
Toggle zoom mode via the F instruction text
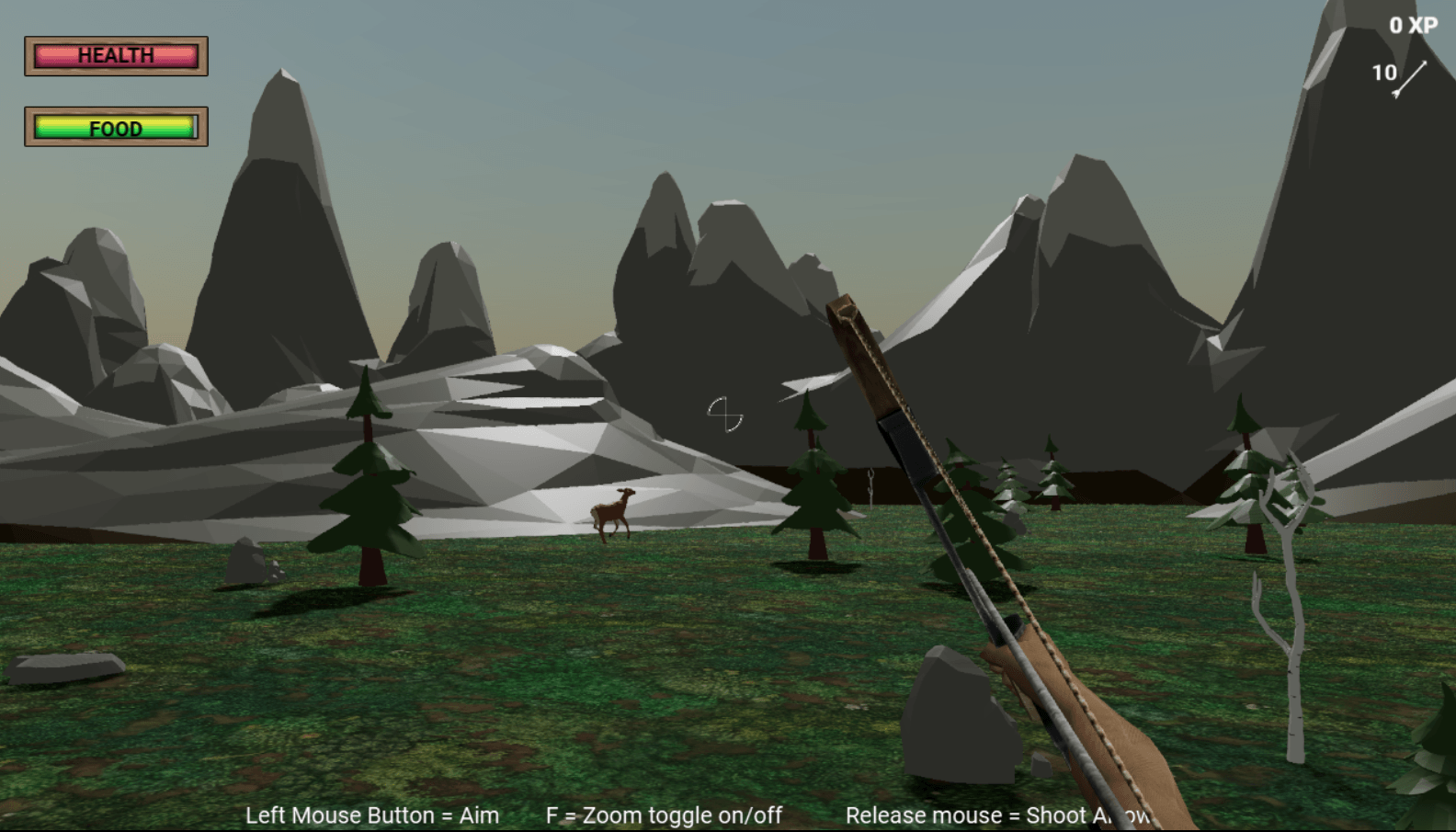coord(664,815)
